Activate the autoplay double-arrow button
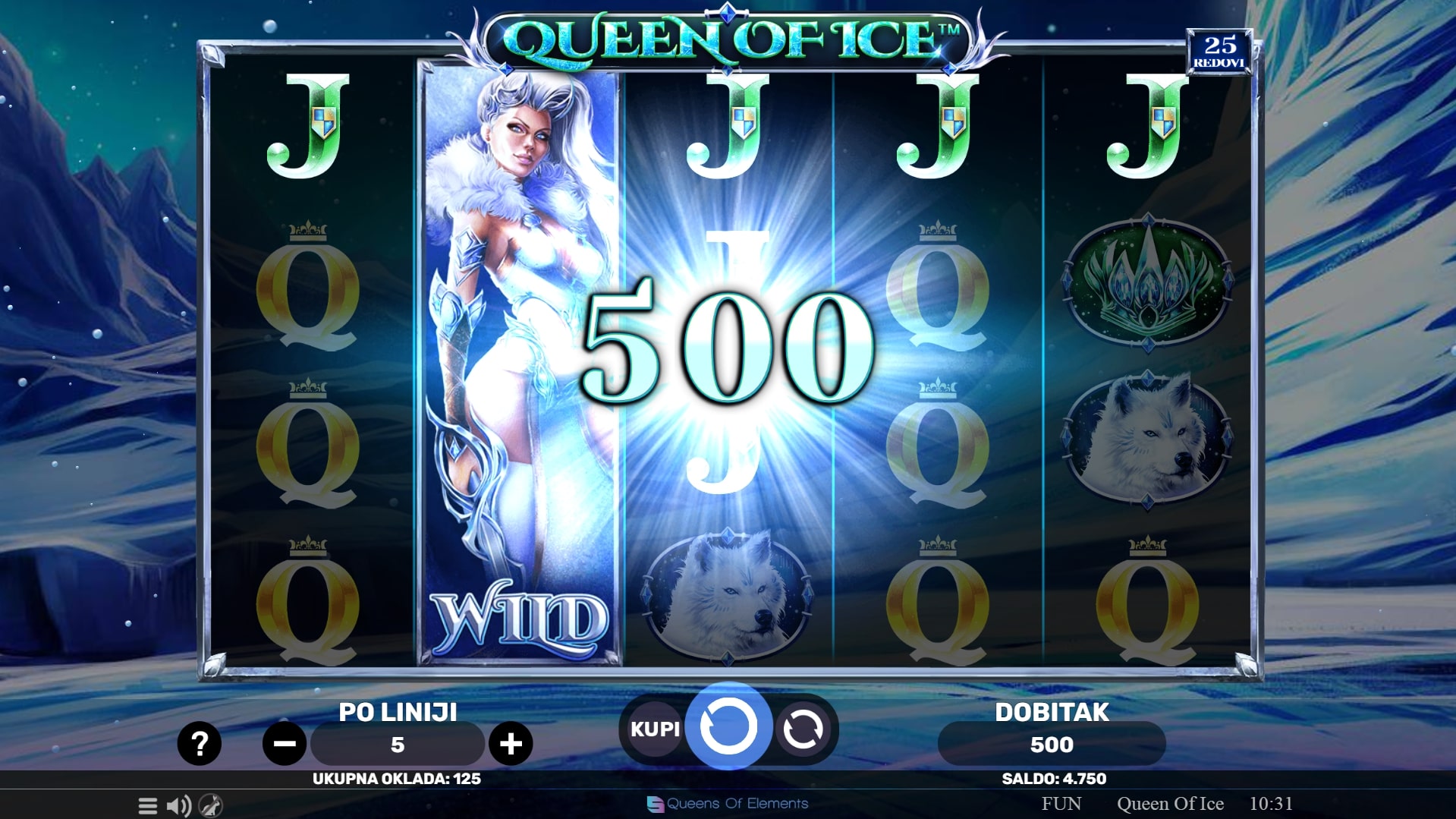 pyautogui.click(x=803, y=729)
